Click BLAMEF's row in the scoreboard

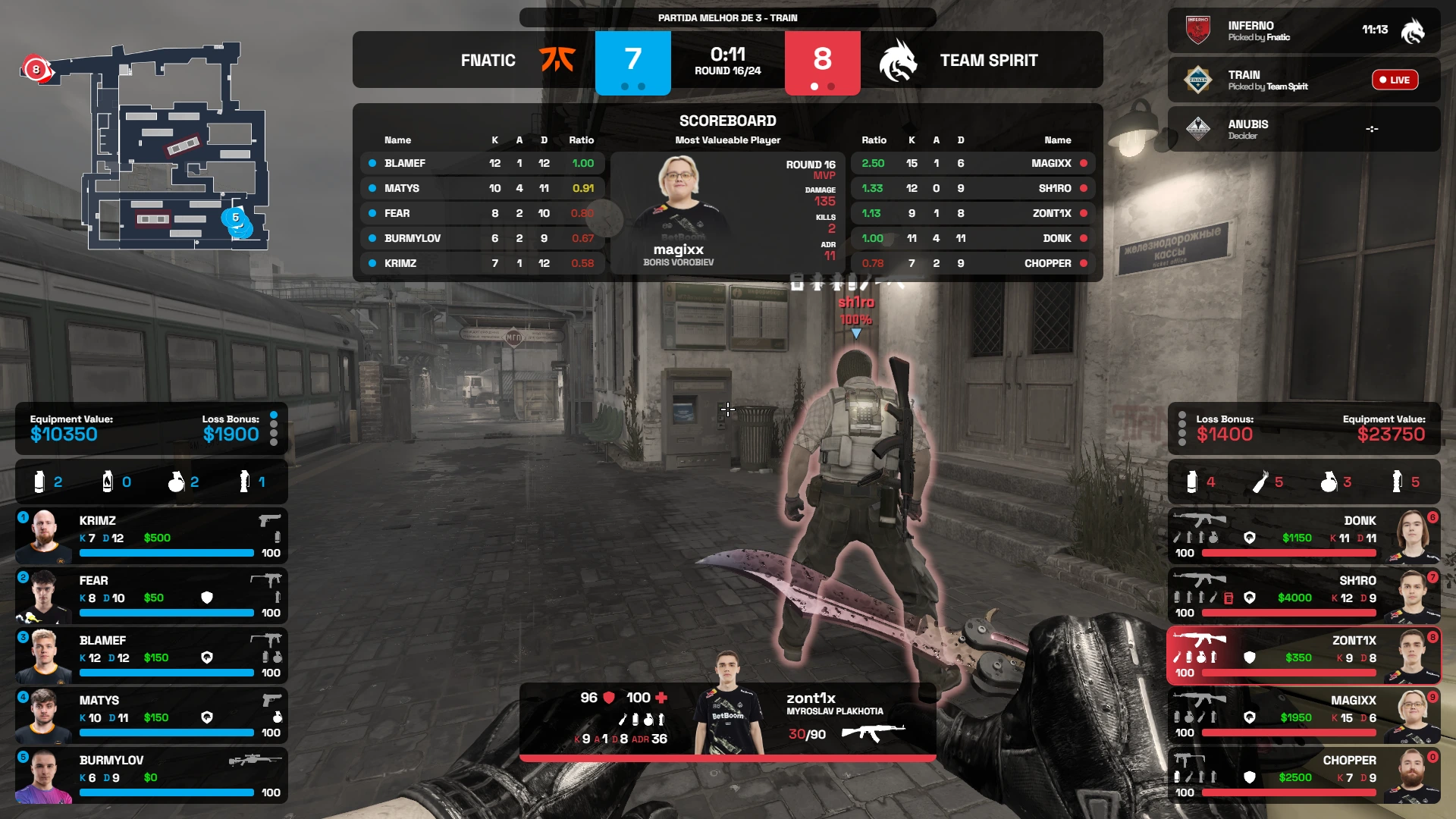[x=482, y=163]
